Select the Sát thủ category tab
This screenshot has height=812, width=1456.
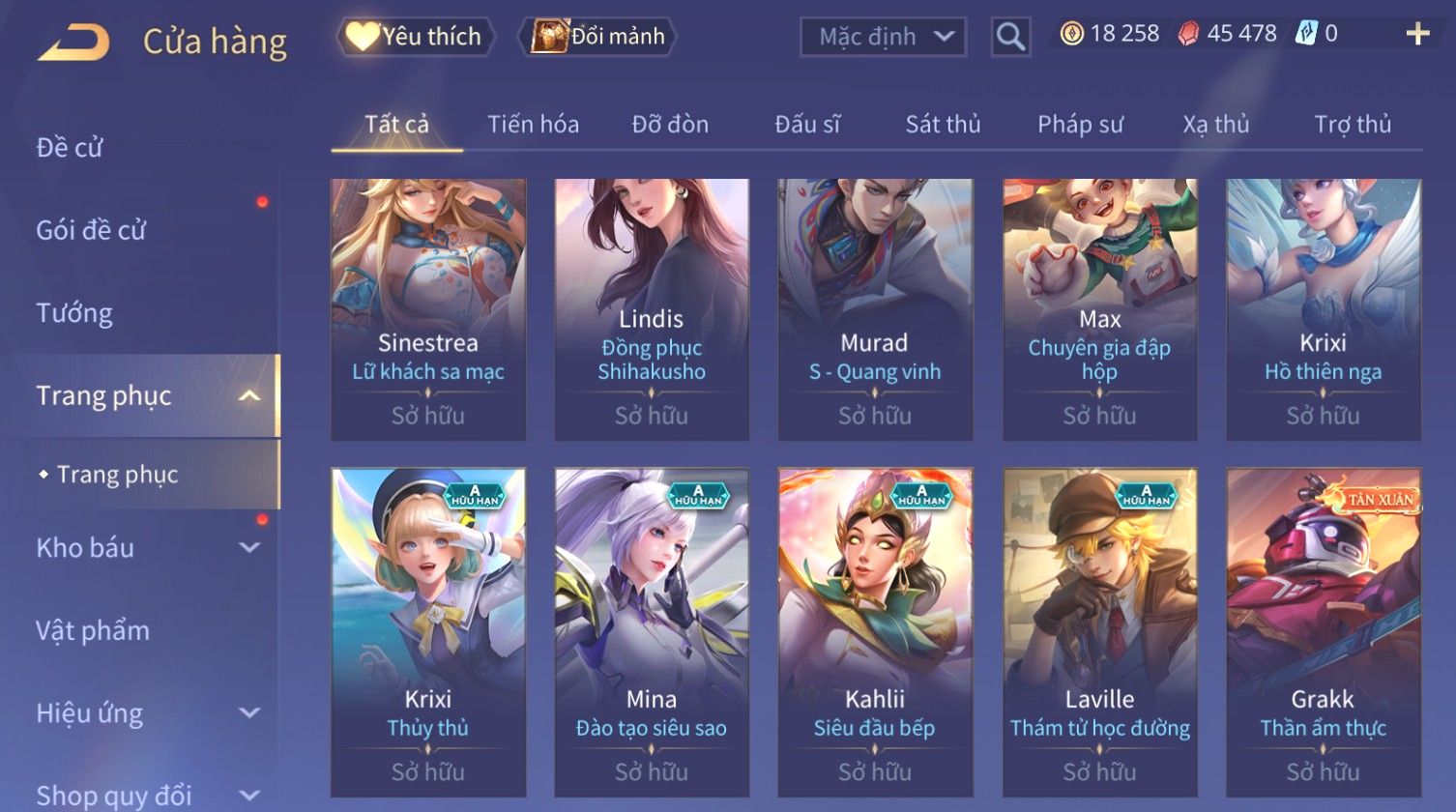tap(943, 125)
